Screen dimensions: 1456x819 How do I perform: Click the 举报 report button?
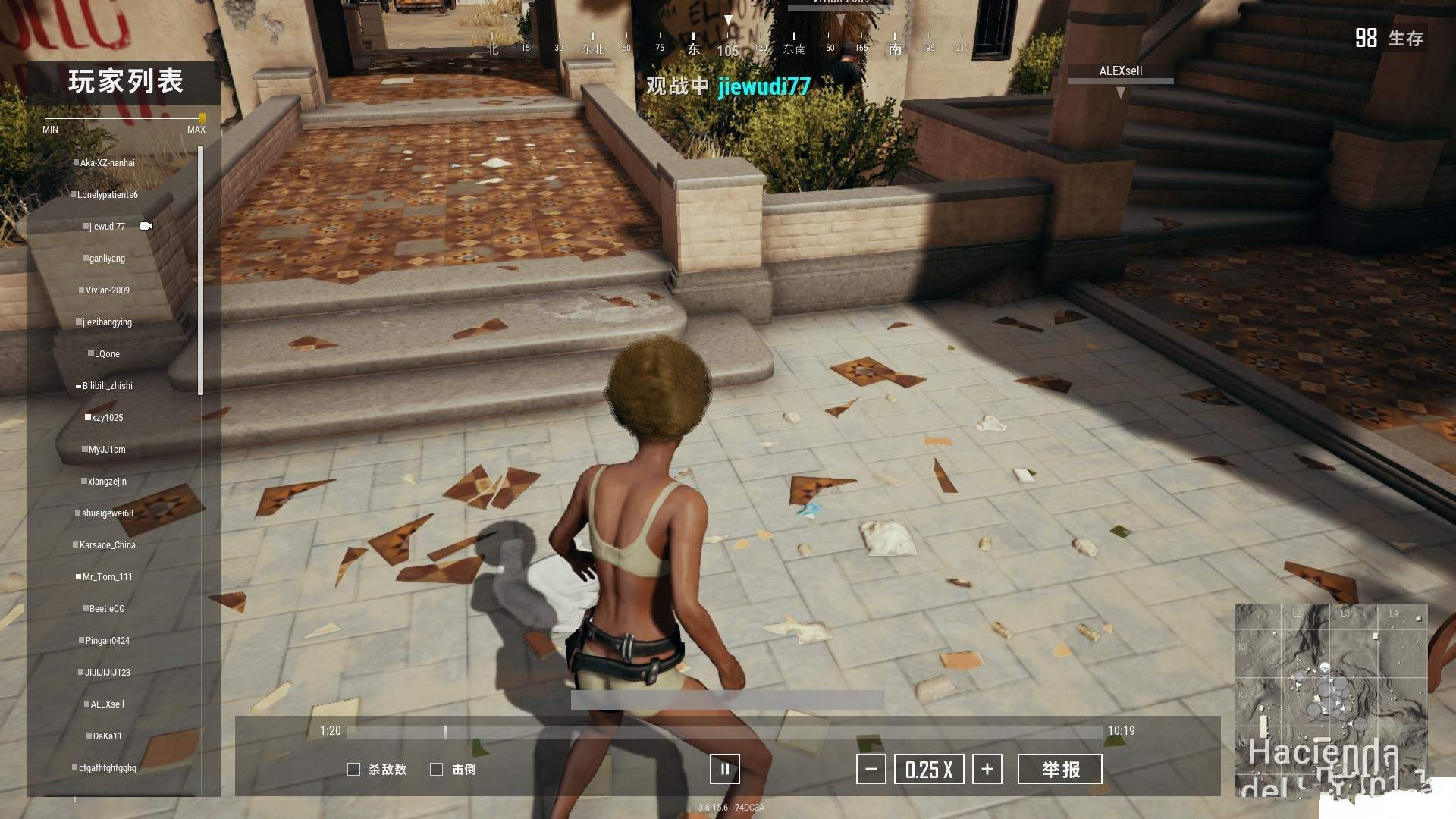[1059, 769]
